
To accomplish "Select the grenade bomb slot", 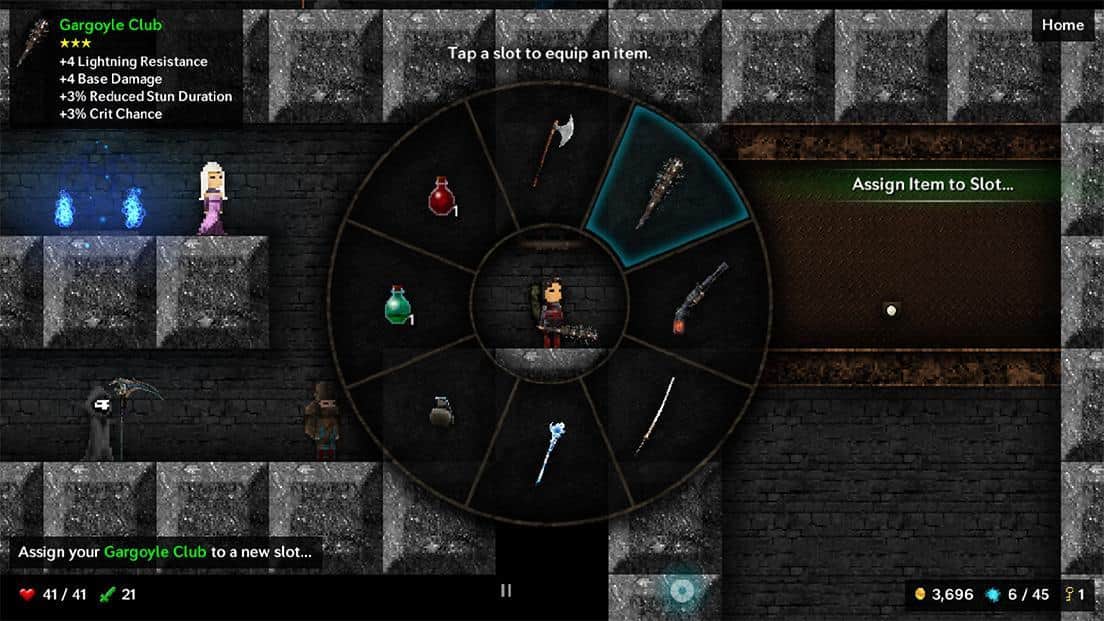I will point(441,410).
